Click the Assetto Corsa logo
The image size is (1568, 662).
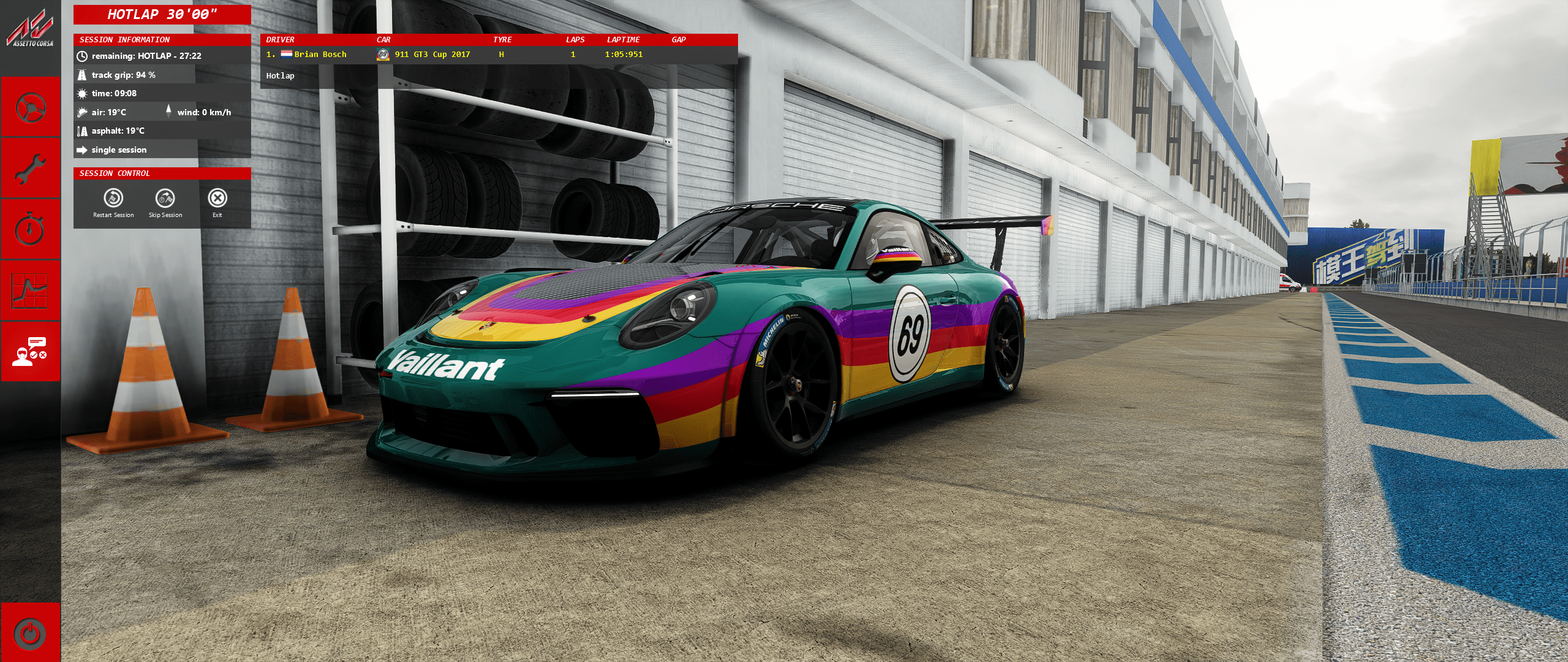pyautogui.click(x=30, y=31)
